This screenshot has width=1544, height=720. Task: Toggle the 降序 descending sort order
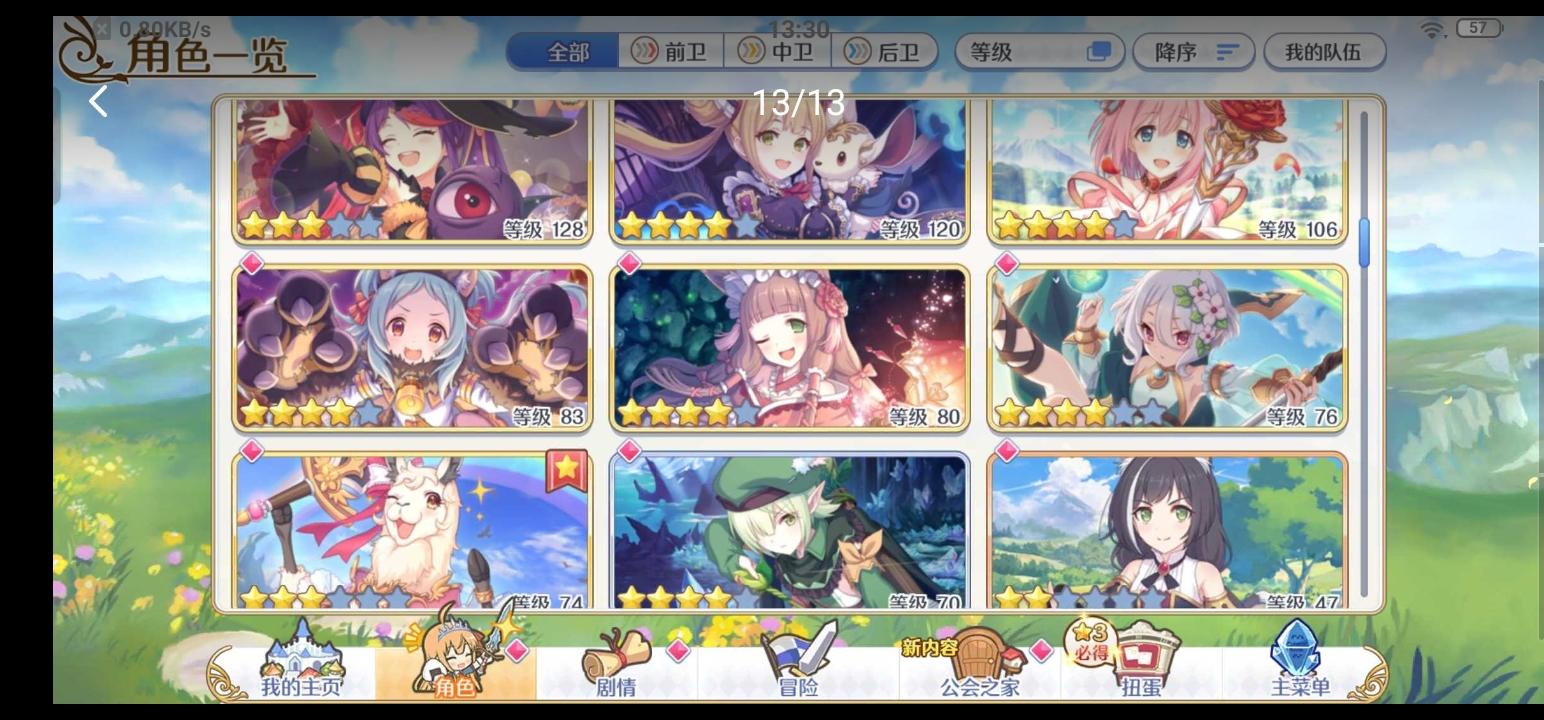(x=1194, y=53)
